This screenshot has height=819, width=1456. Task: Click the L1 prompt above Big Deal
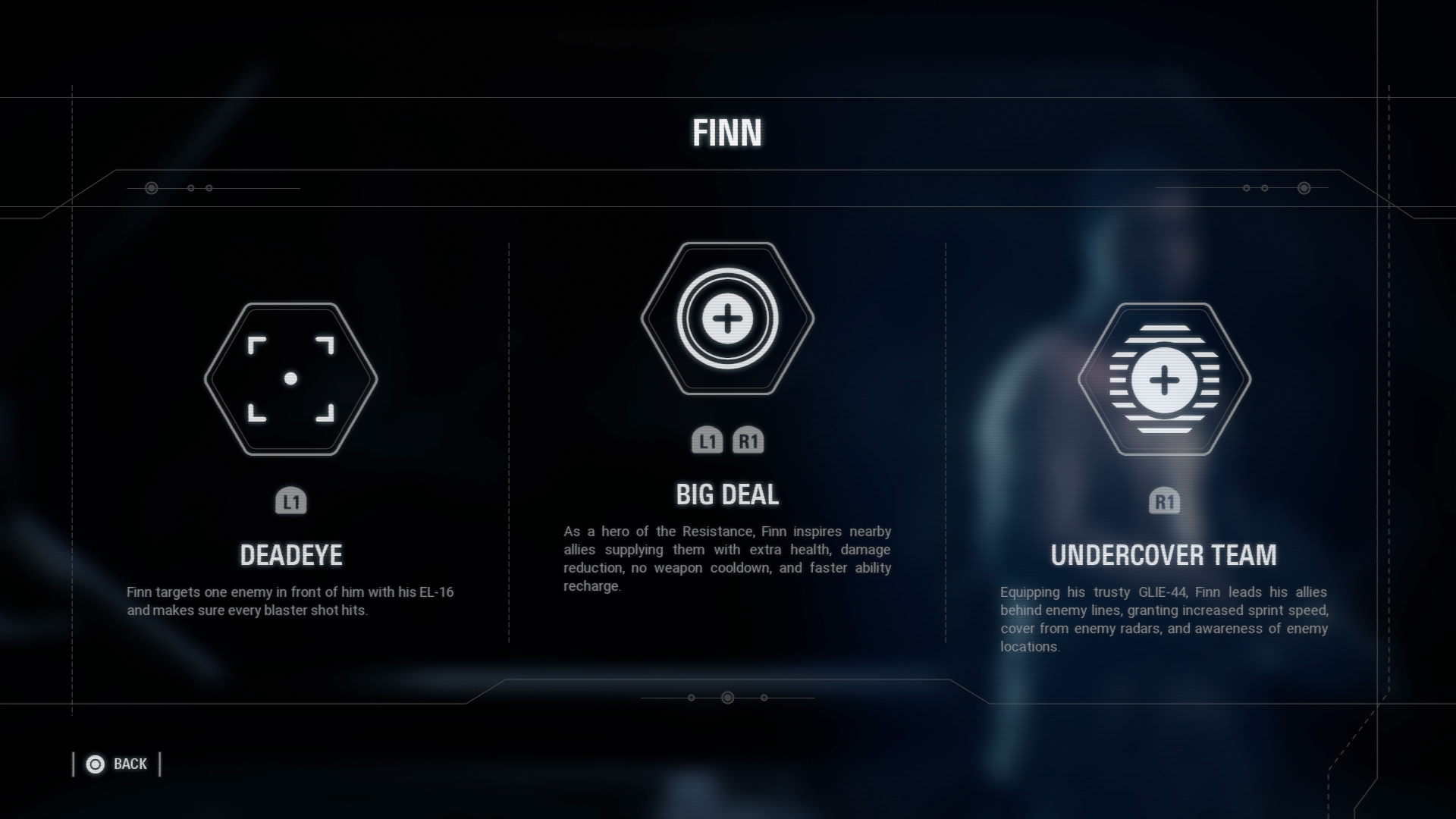coord(707,440)
